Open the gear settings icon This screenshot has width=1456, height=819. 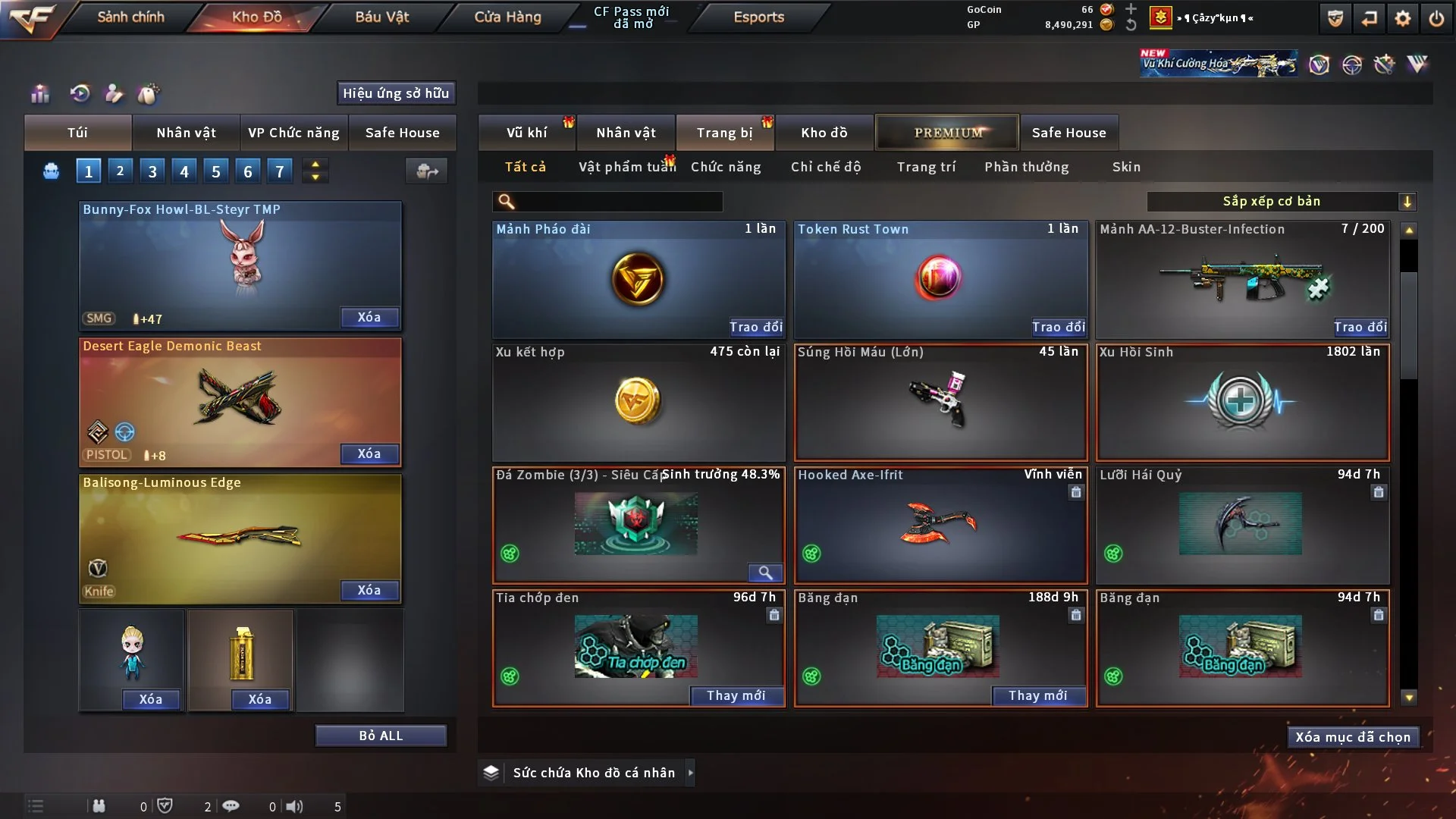[1403, 18]
